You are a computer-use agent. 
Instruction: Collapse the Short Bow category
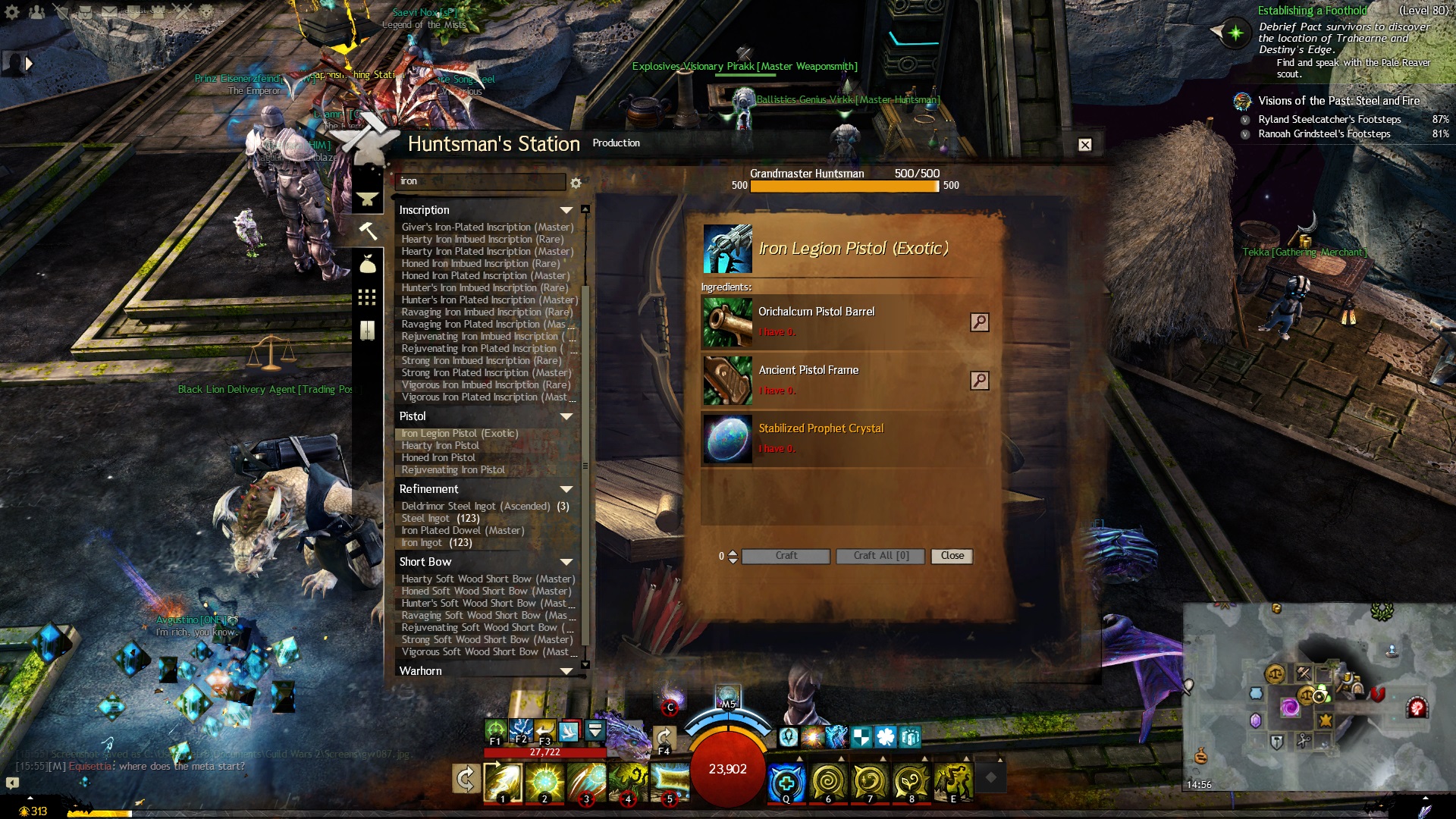pos(566,562)
